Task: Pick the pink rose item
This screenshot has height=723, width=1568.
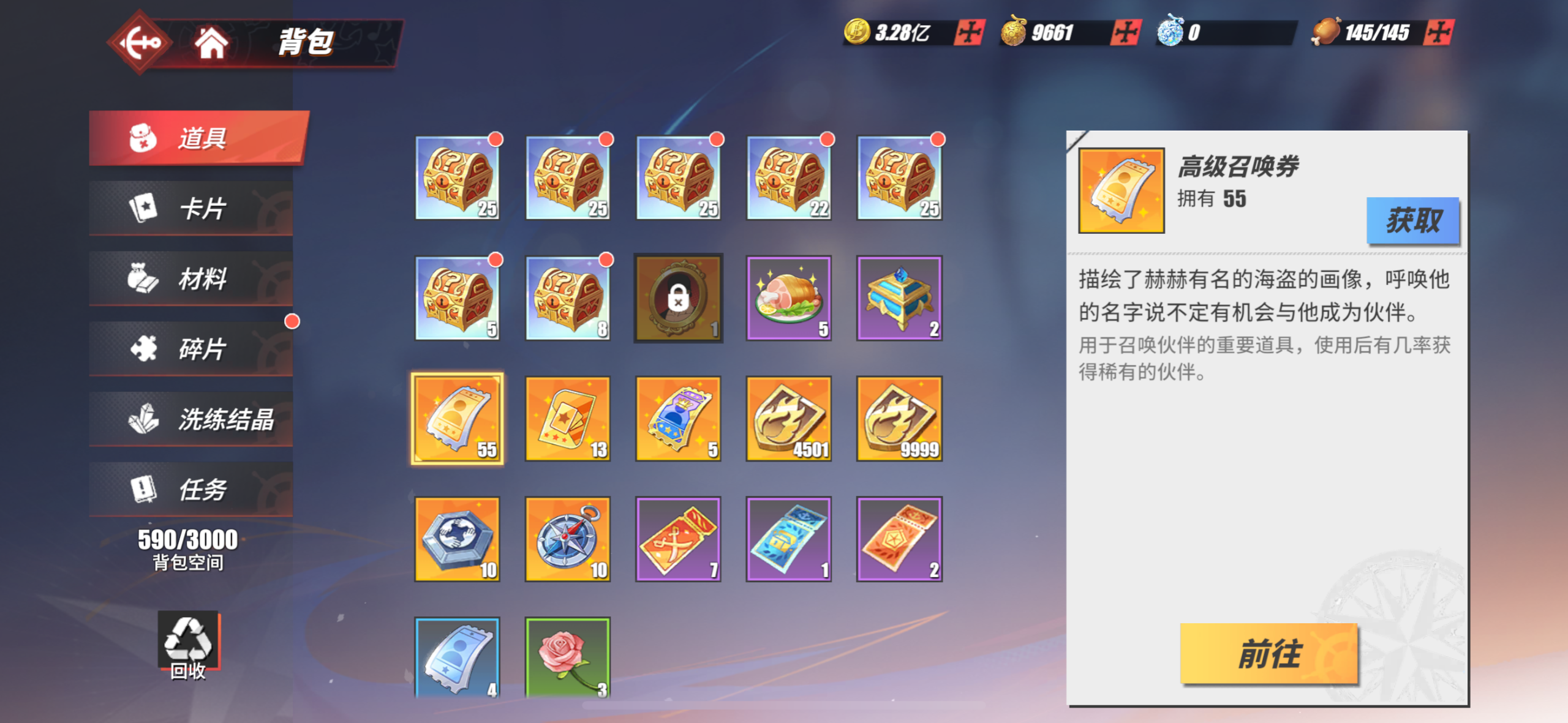Action: click(568, 657)
